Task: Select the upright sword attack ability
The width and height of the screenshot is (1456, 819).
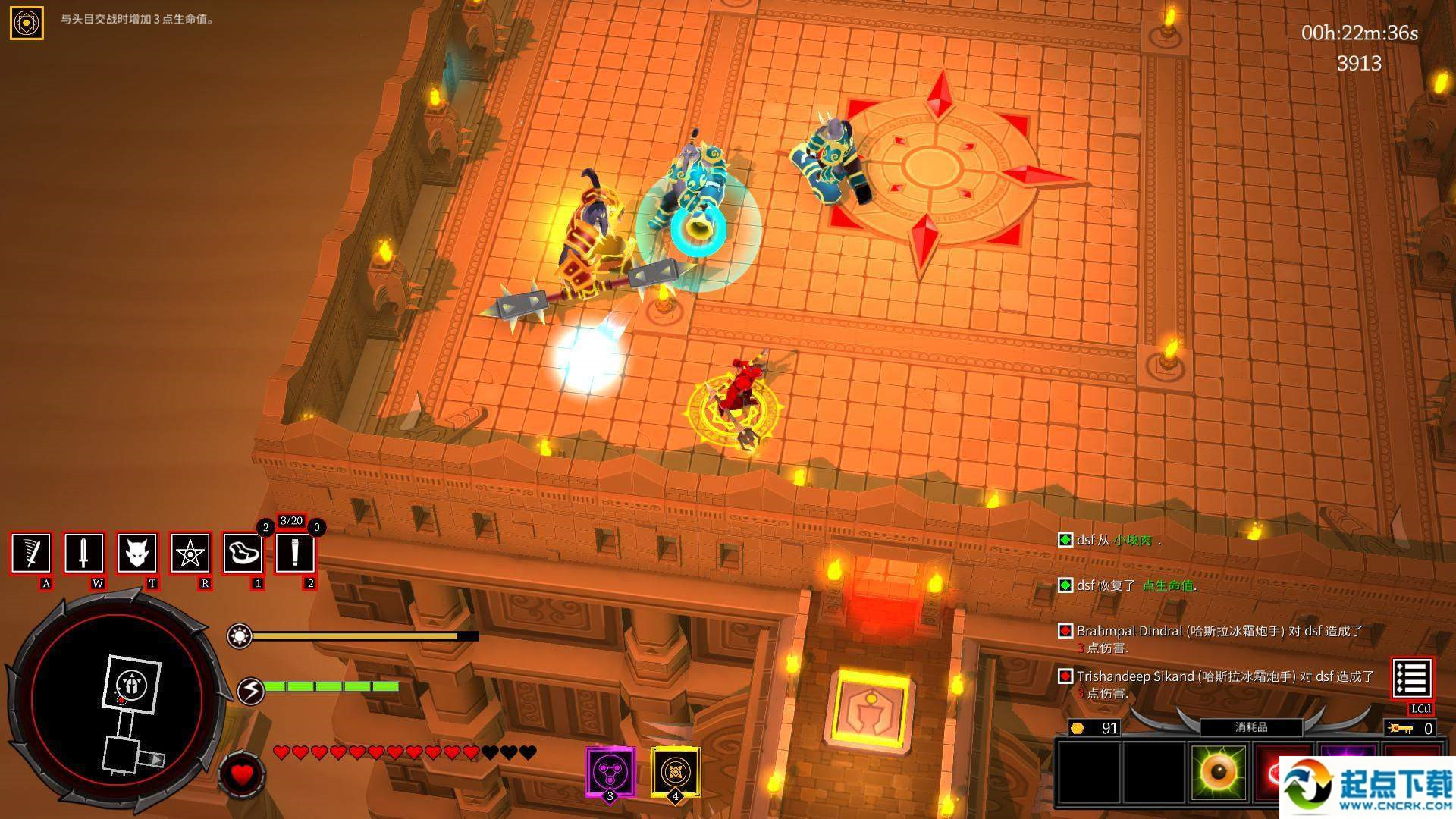Action: coord(84,553)
